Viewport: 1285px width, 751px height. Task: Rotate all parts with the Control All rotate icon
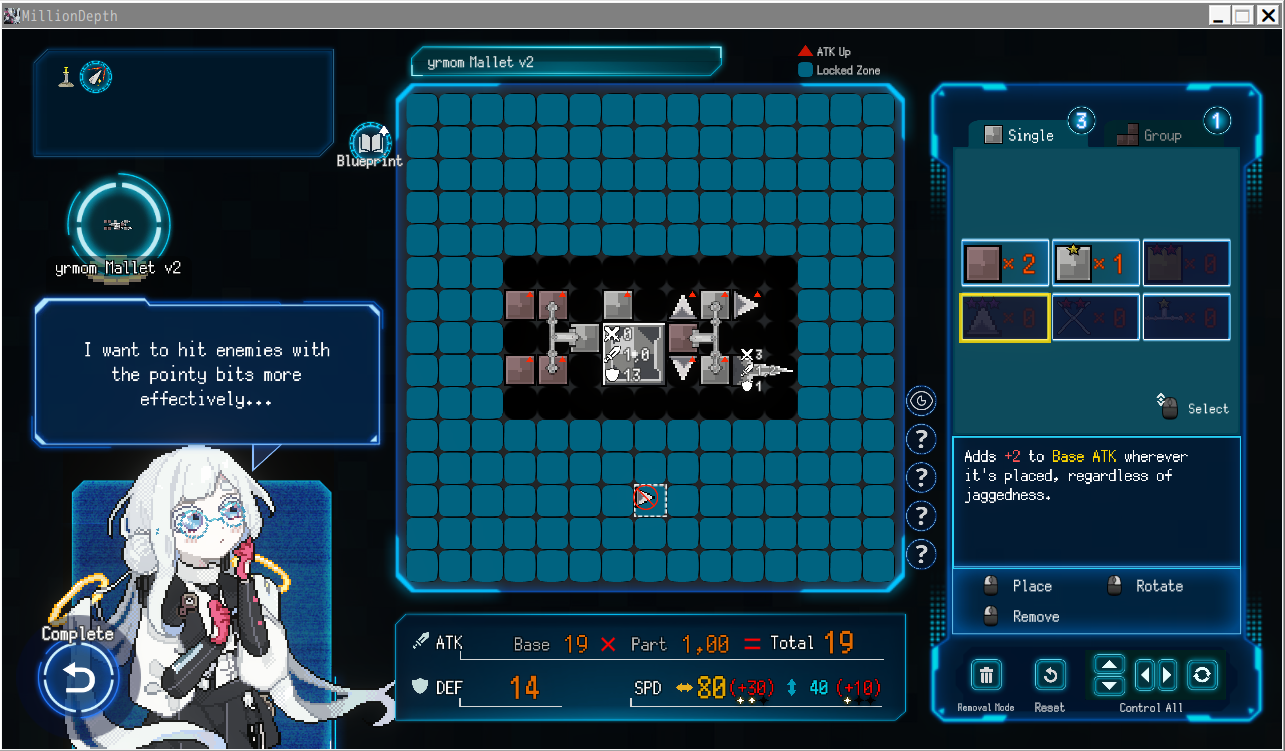coord(1201,675)
